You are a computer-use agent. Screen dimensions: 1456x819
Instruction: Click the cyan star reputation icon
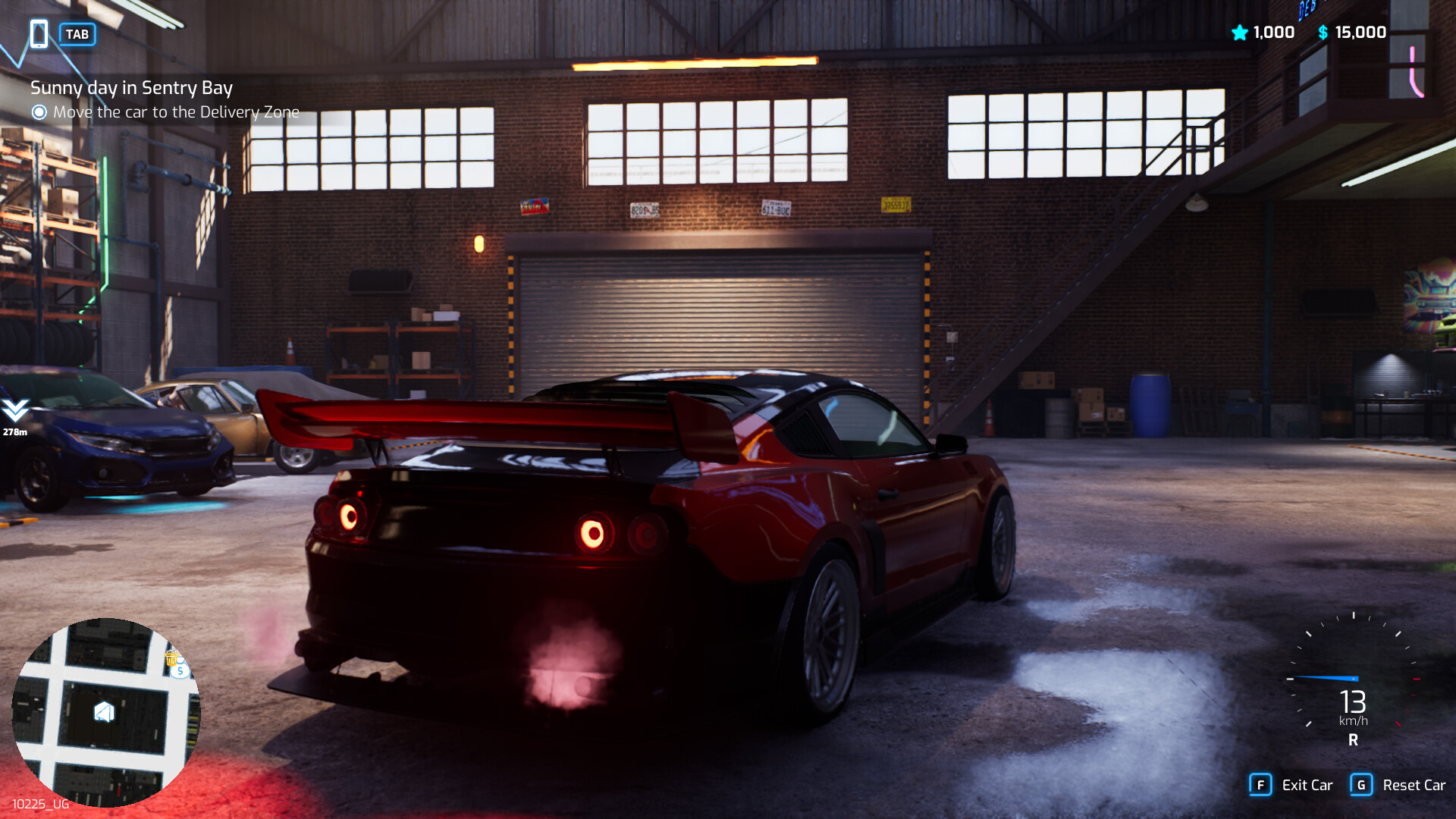point(1239,32)
